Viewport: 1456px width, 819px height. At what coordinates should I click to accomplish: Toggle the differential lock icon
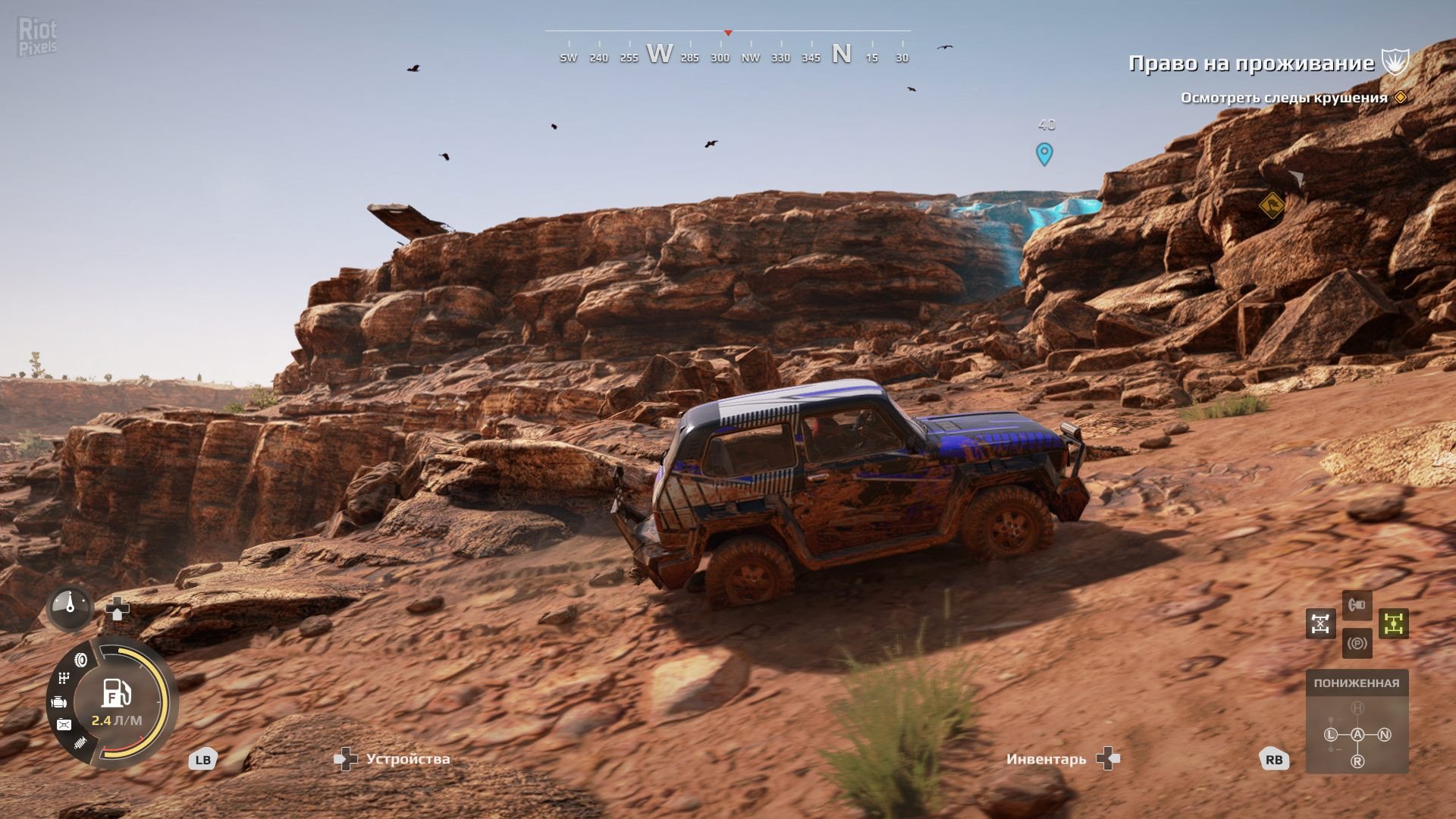[x=1320, y=623]
